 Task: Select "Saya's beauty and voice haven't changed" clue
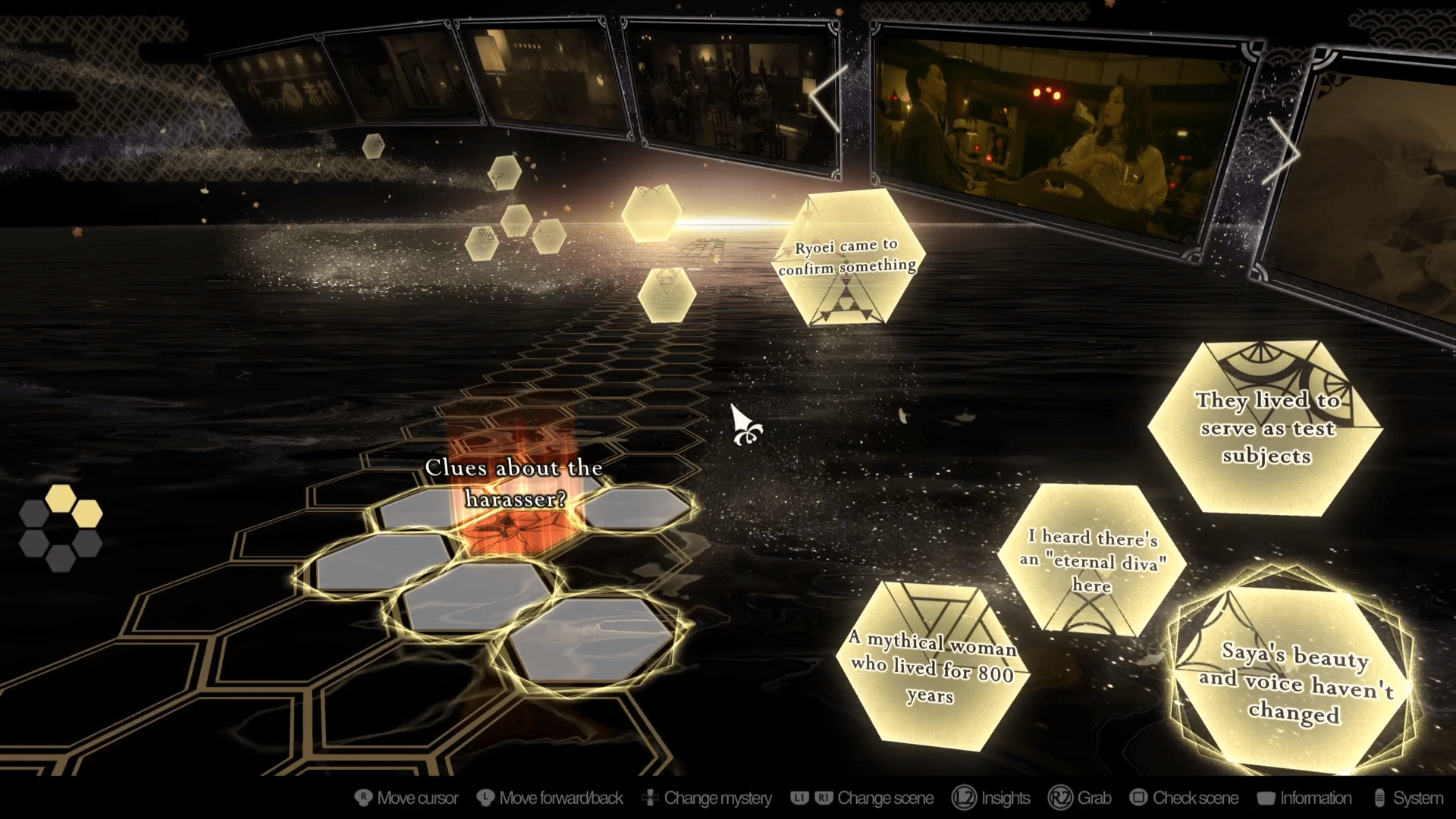tap(1295, 682)
